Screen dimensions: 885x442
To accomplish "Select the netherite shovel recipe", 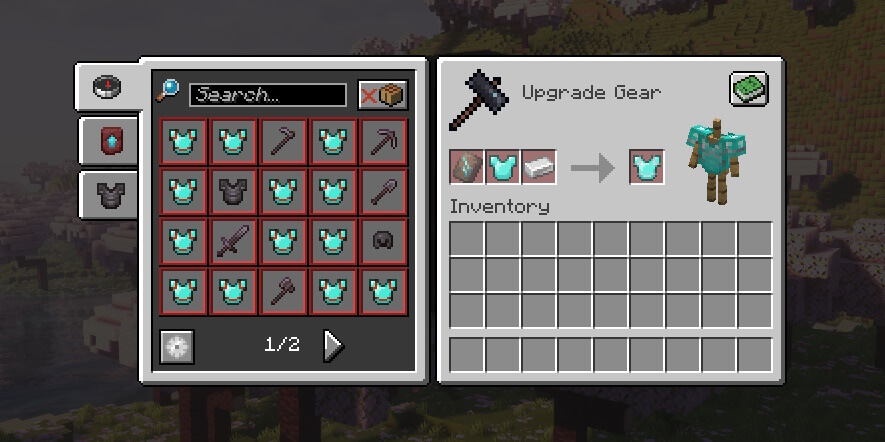I will coord(383,192).
